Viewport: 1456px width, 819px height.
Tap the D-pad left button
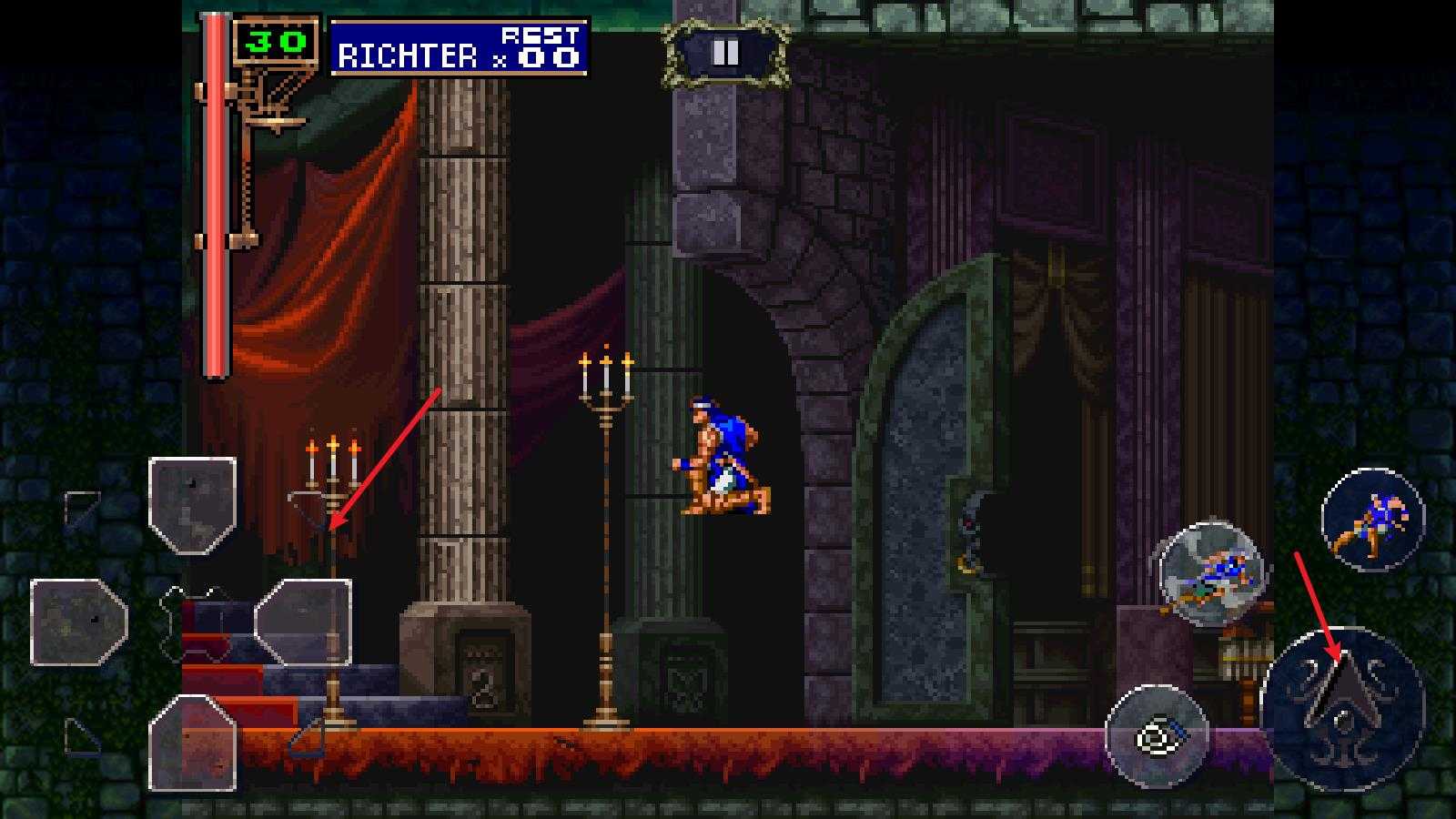click(79, 622)
